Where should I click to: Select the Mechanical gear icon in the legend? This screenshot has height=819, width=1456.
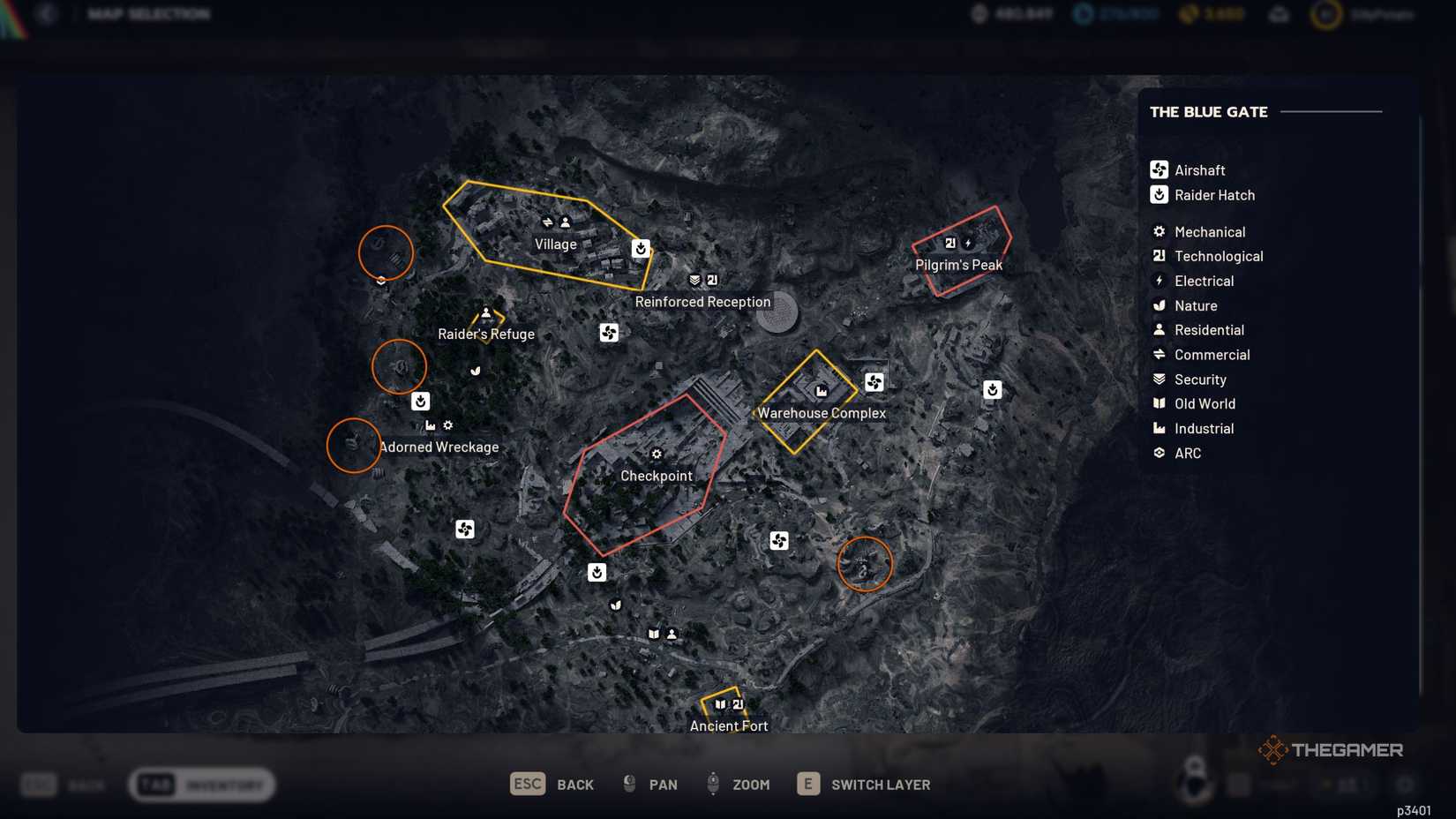[1158, 230]
